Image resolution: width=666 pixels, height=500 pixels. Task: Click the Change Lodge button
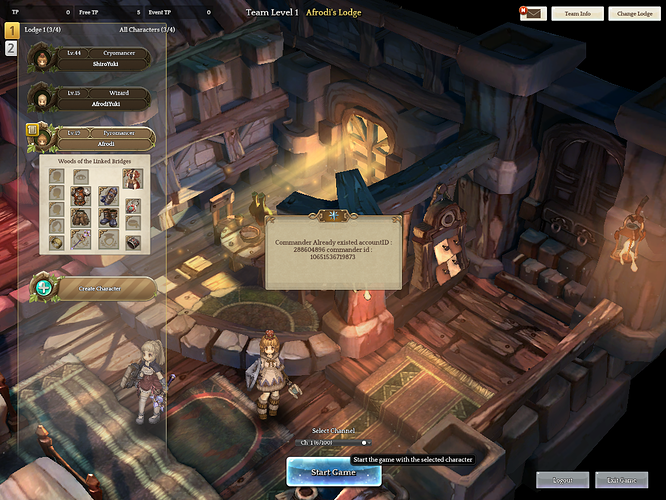point(634,14)
